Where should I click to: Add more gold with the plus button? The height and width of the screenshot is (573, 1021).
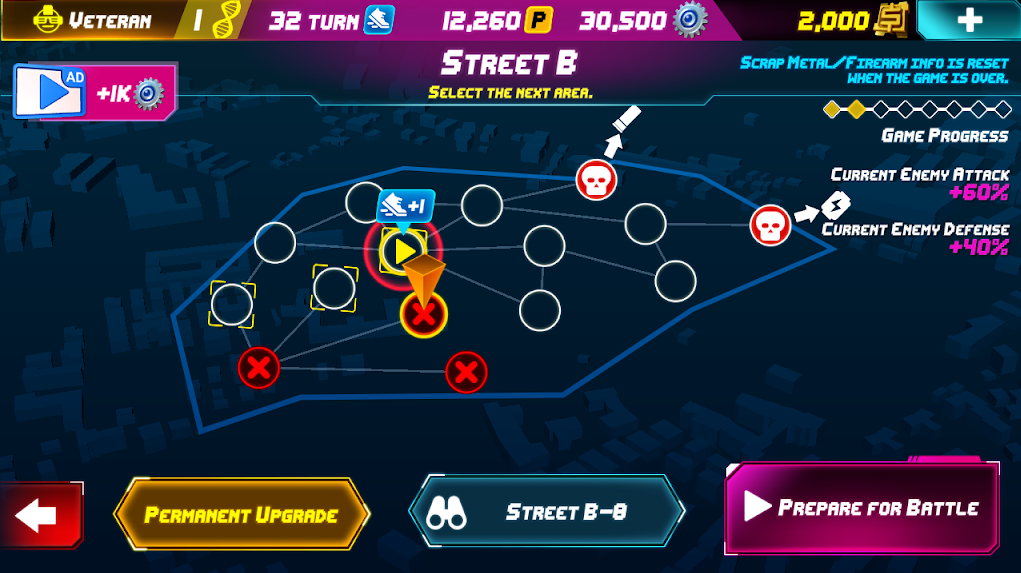(967, 20)
